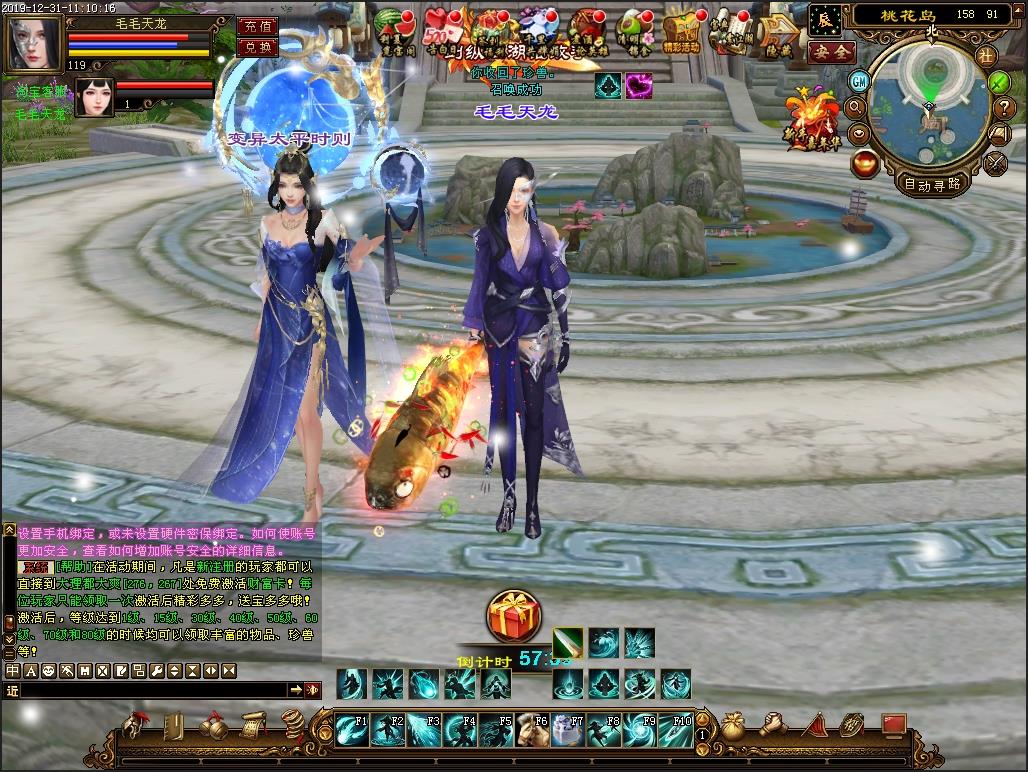Click the pink heart buff icon

click(x=639, y=86)
